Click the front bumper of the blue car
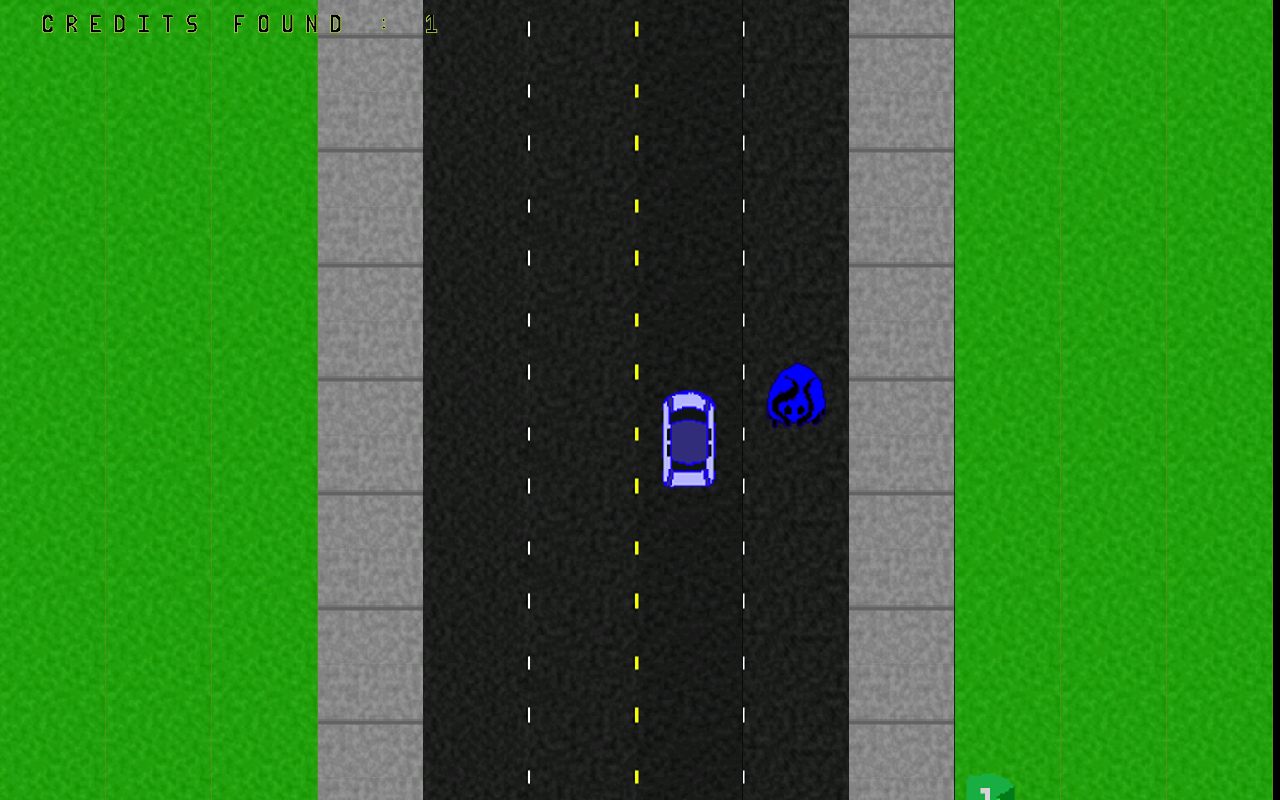Viewport: 1280px width, 800px height. pyautogui.click(x=688, y=393)
